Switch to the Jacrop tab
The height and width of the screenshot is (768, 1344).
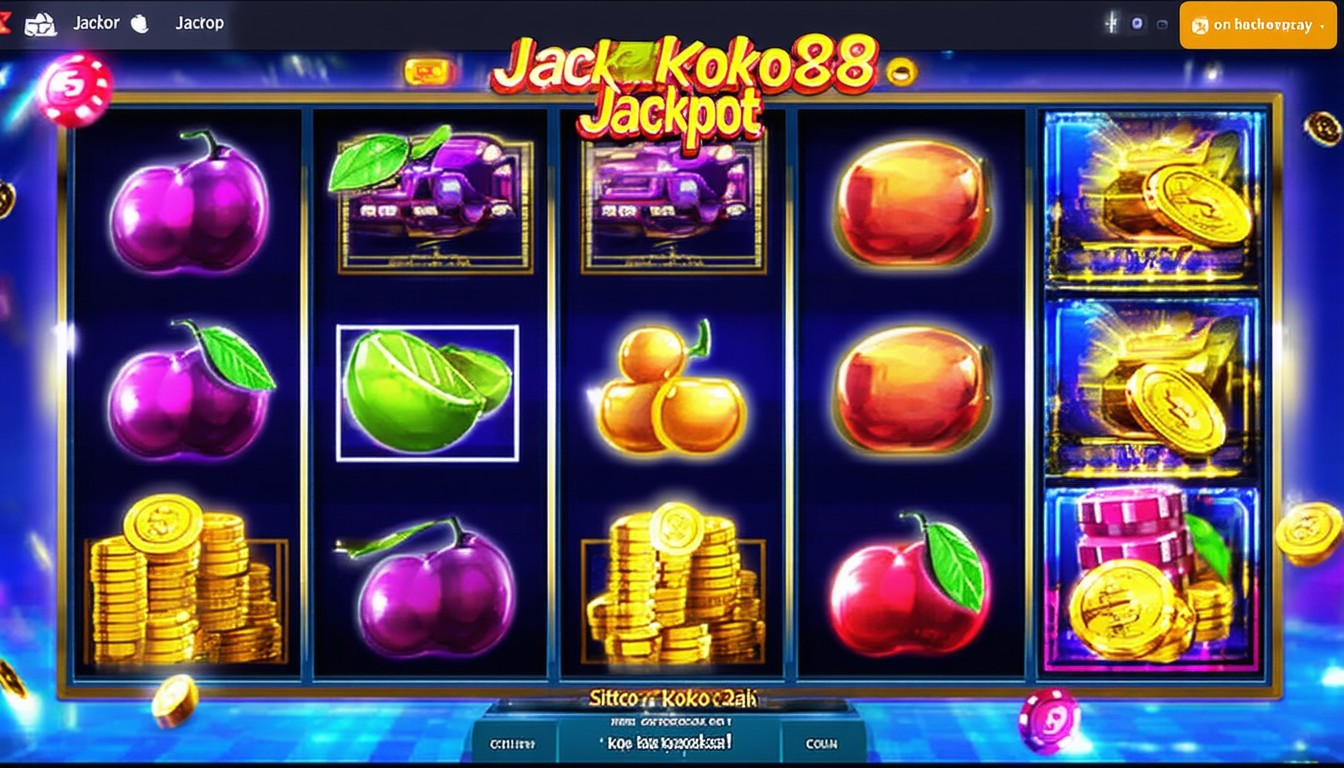(199, 23)
